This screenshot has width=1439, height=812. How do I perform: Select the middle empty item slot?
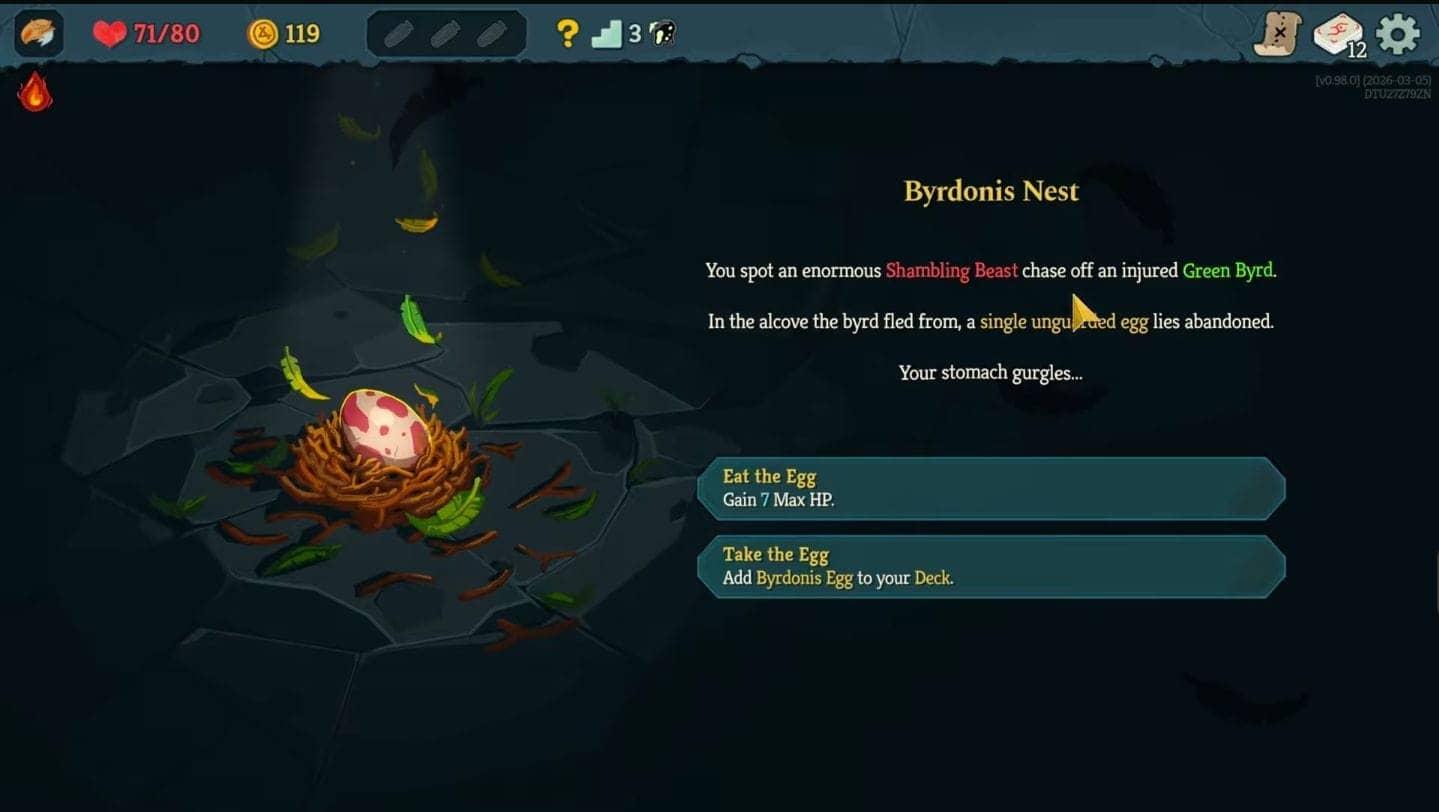(444, 33)
